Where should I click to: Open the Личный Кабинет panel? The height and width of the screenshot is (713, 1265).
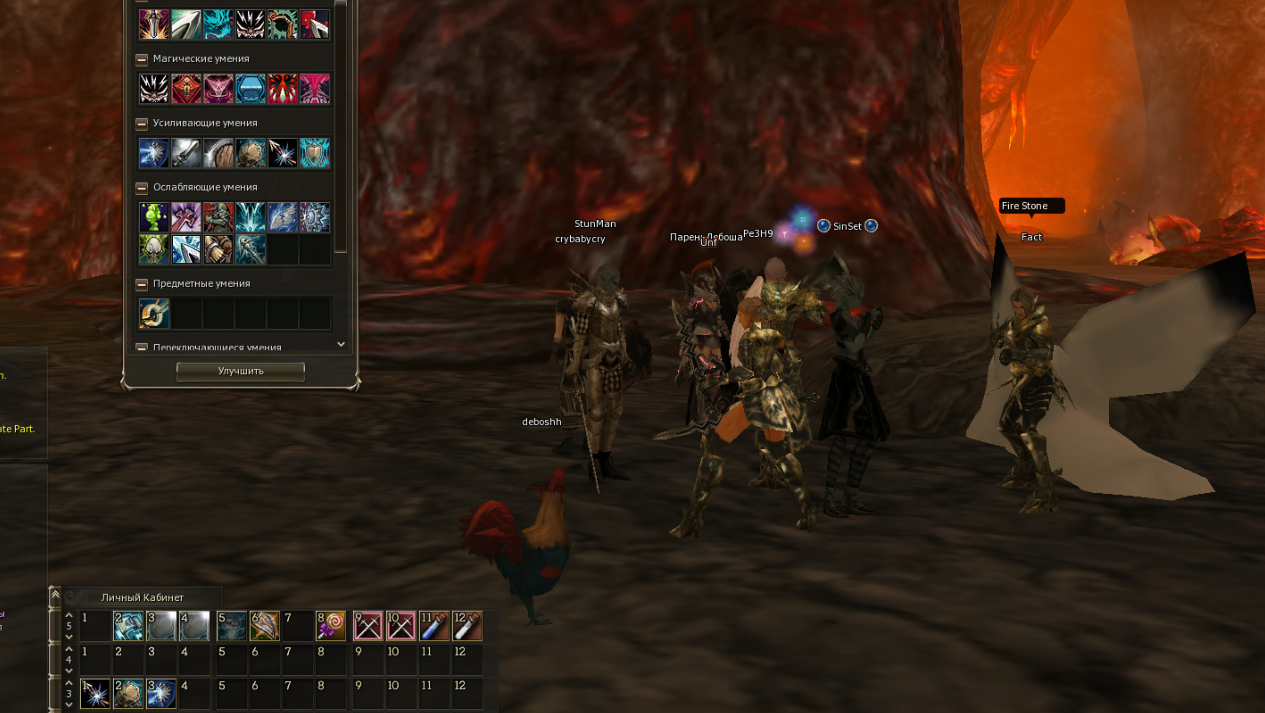142,597
